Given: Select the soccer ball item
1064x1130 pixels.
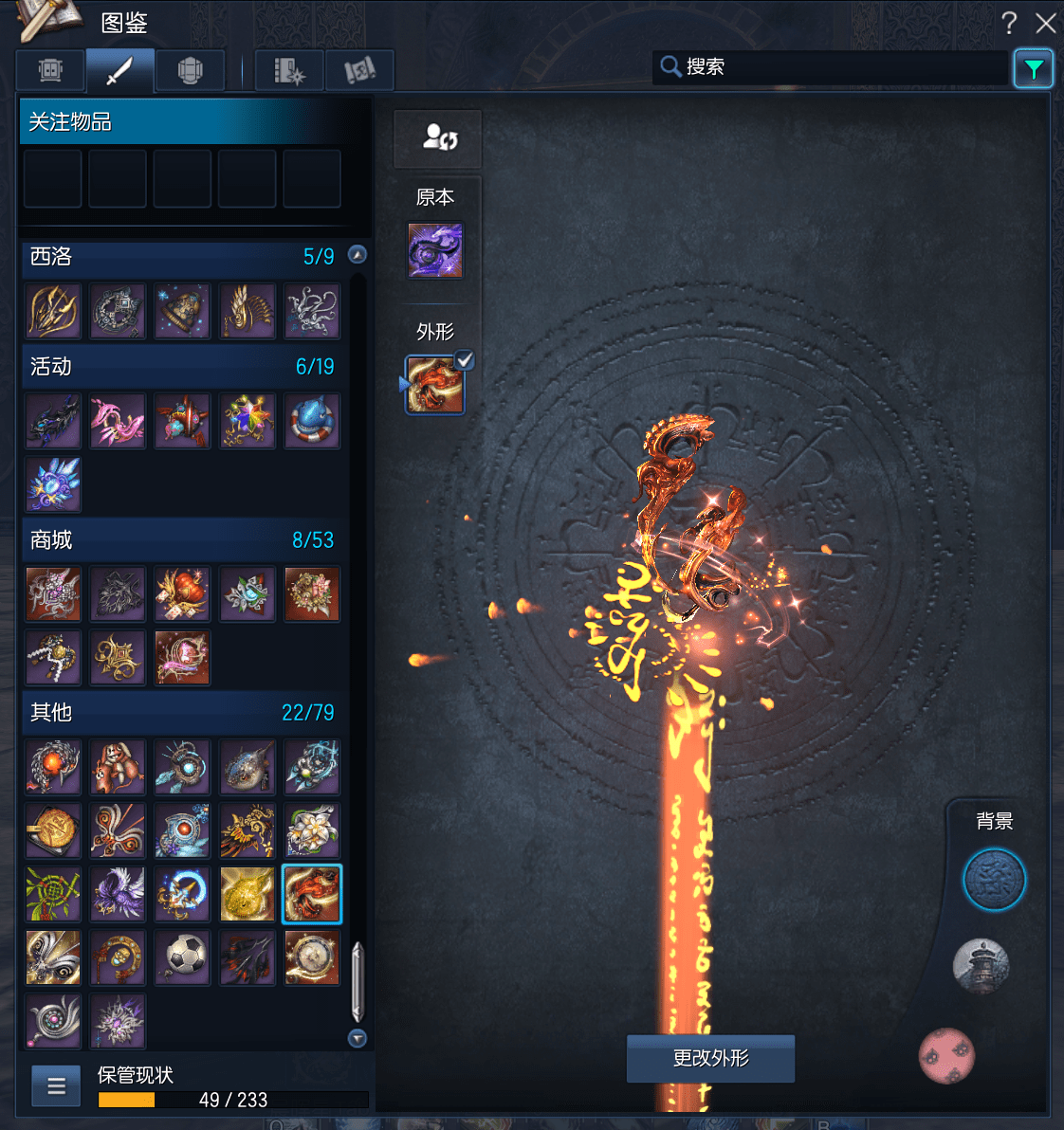Looking at the screenshot, I should pos(183,957).
